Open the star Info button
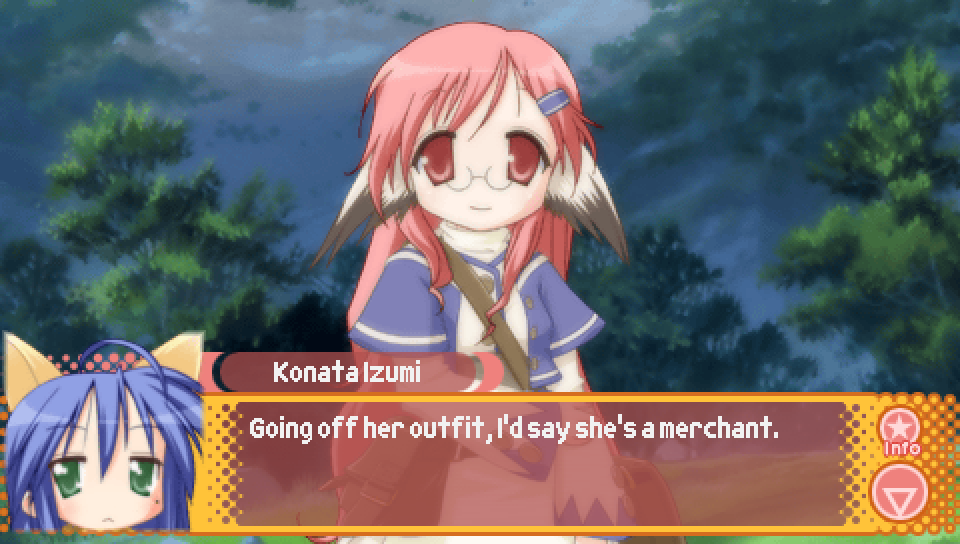The width and height of the screenshot is (960, 544). click(x=900, y=429)
